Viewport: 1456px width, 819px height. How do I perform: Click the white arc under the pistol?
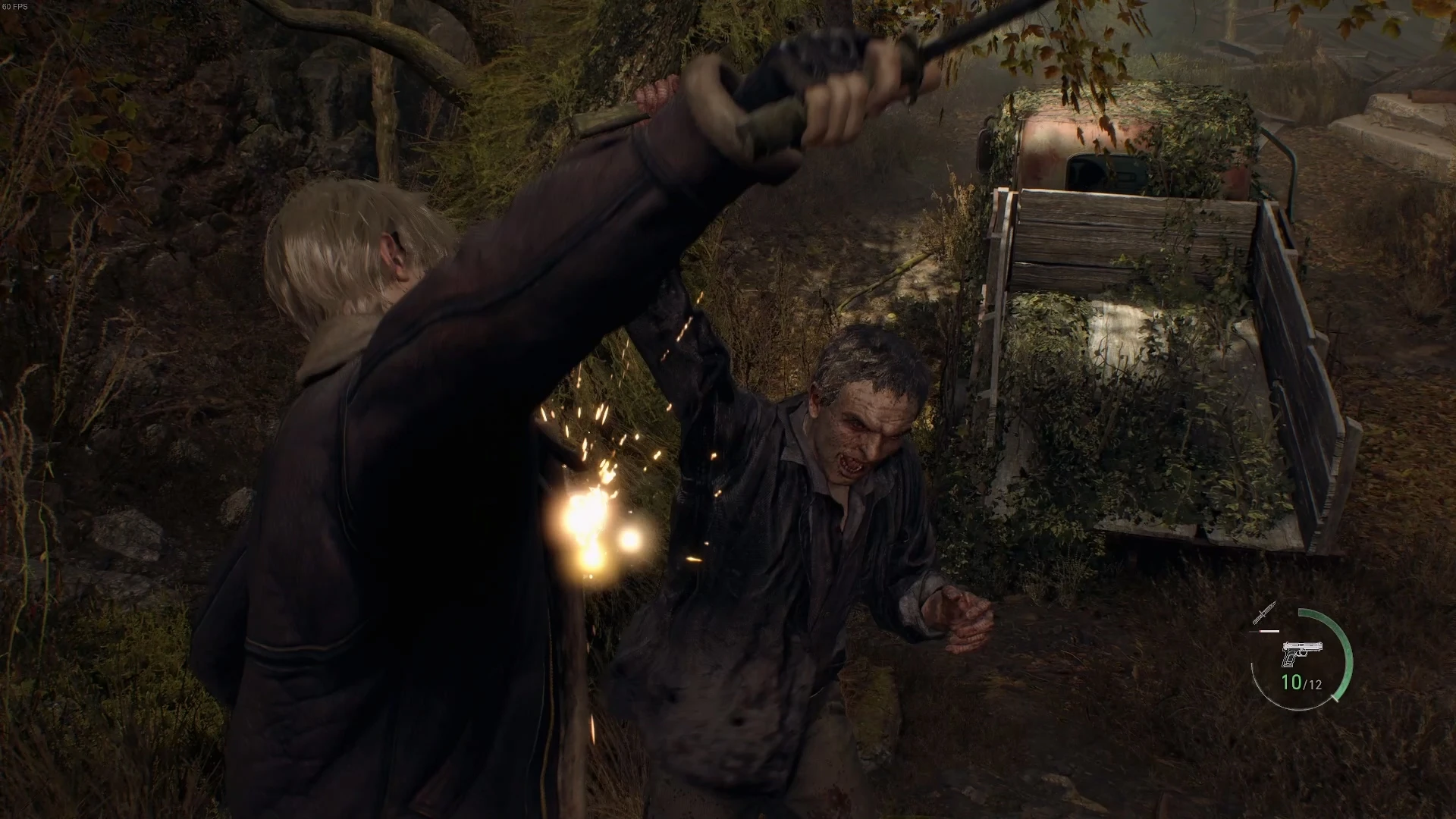pyautogui.click(x=1296, y=709)
